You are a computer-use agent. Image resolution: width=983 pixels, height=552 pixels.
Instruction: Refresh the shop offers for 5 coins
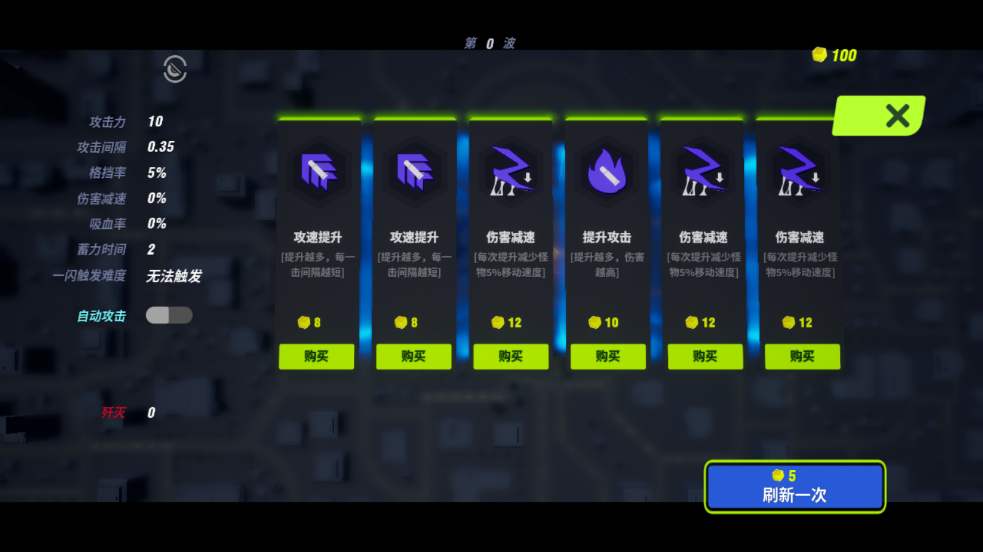(794, 486)
